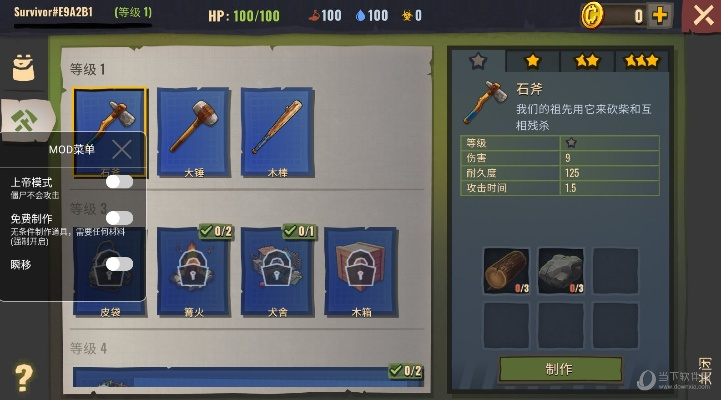Close the crafting screen with the red X

[x=702, y=17]
